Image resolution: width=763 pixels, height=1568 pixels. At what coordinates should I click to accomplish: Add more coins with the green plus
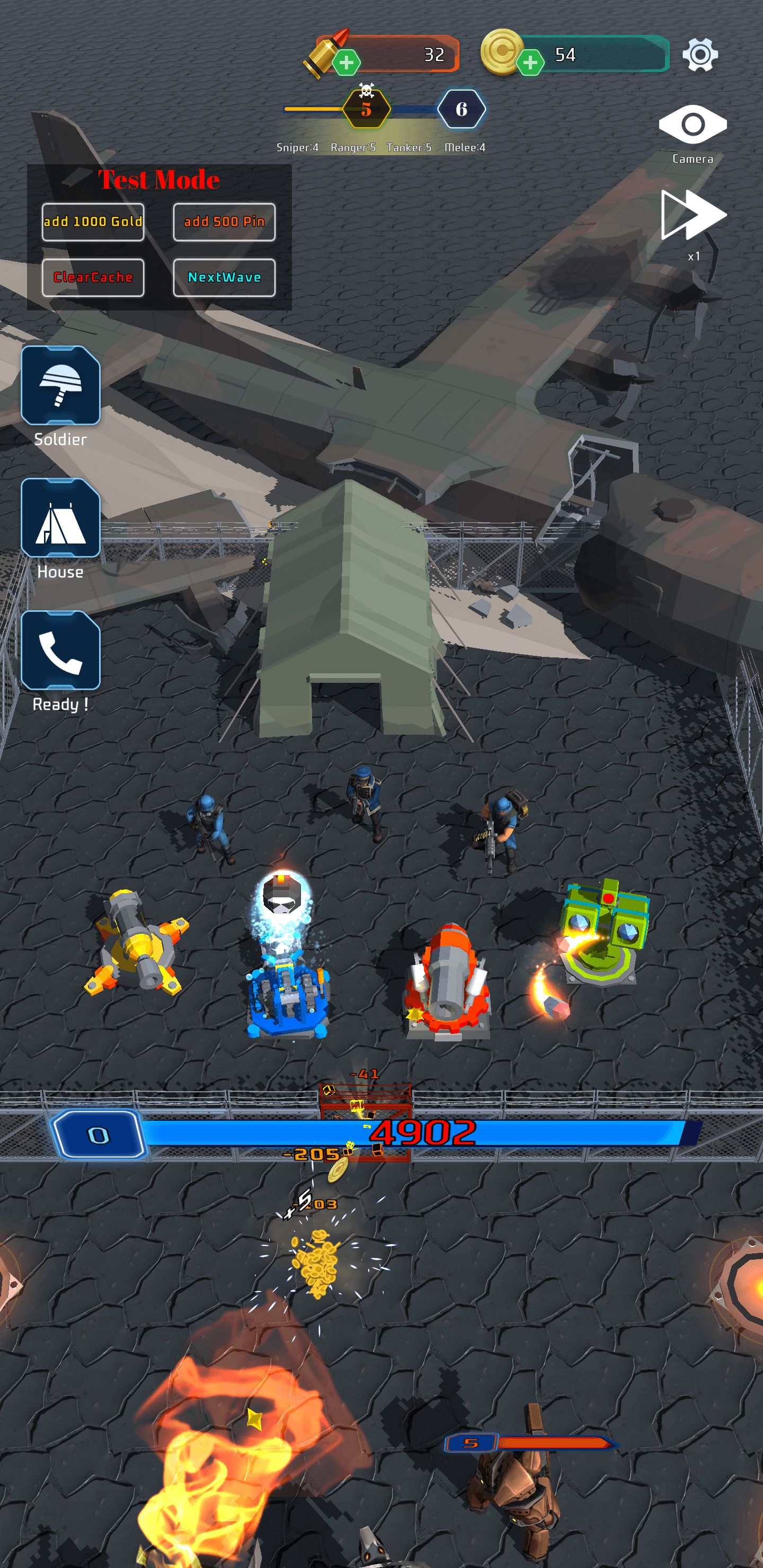coord(530,62)
